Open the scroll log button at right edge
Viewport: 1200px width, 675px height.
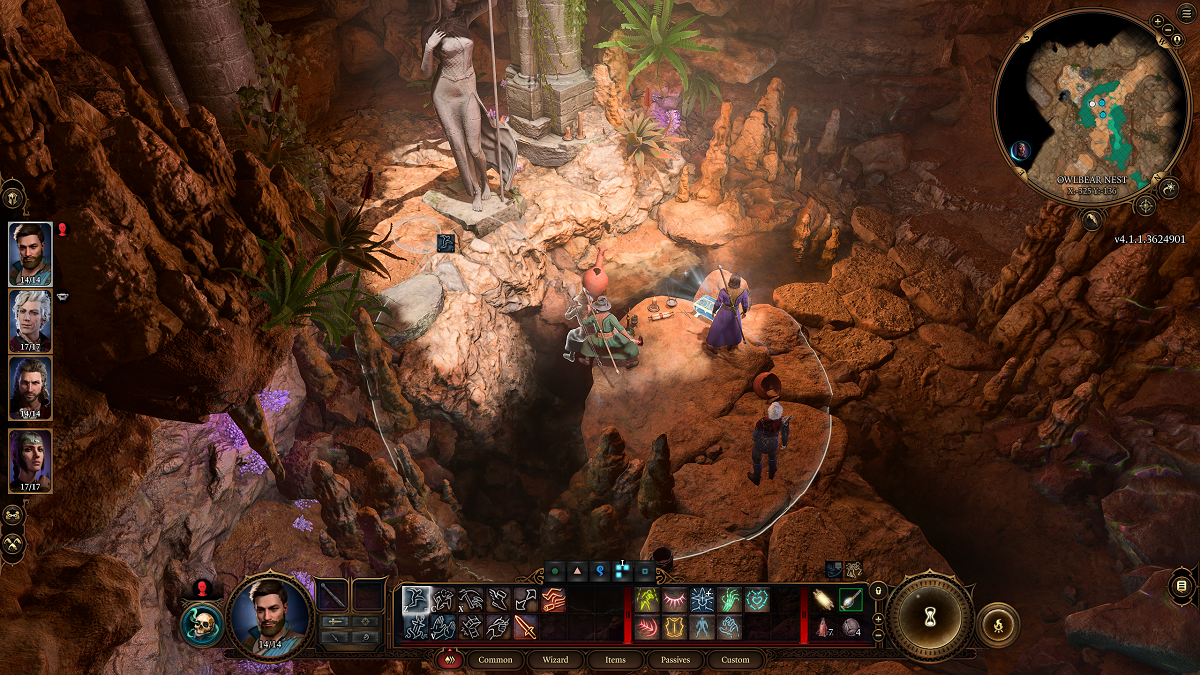click(1181, 586)
